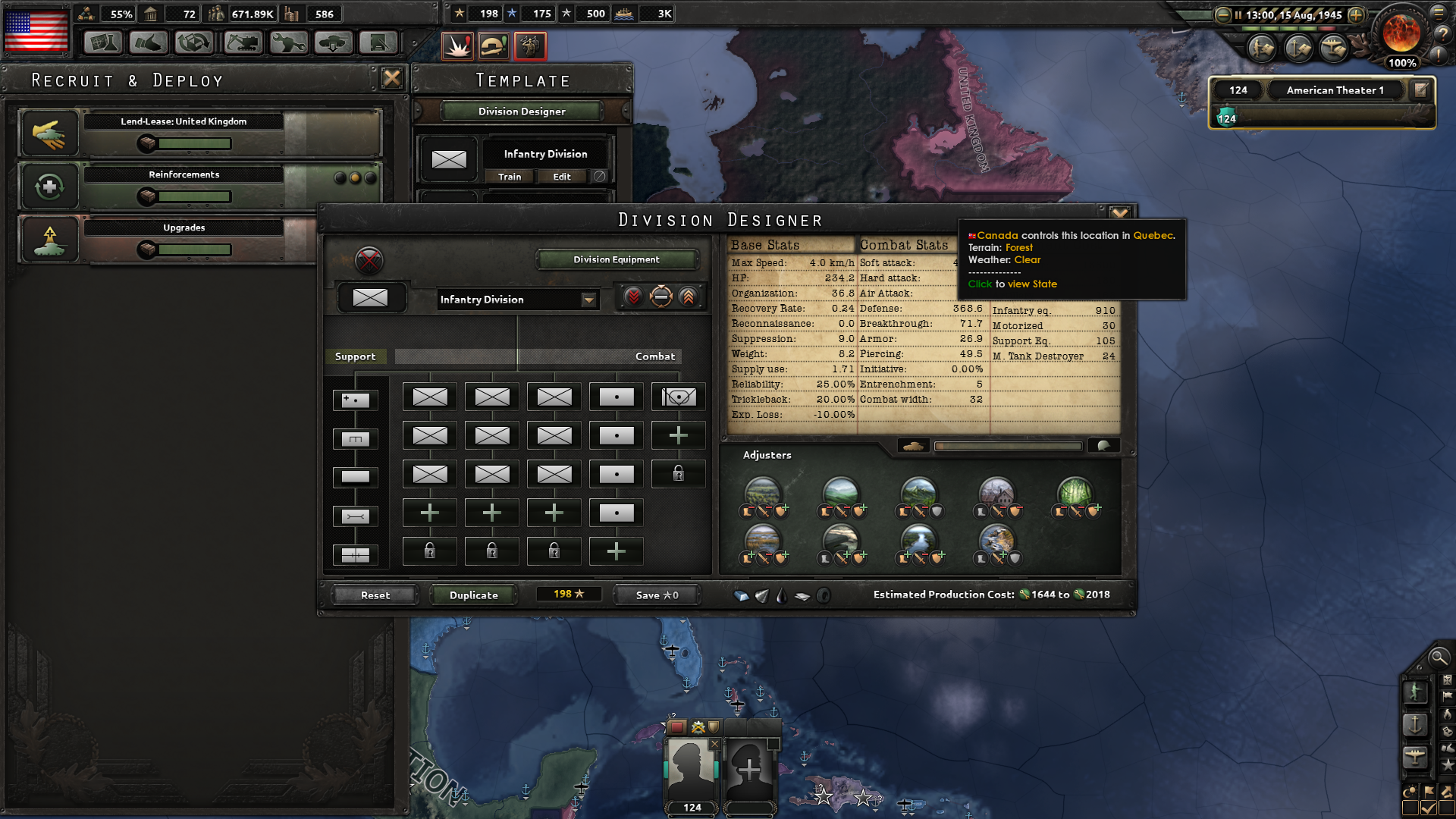The height and width of the screenshot is (819, 1456).
Task: Click Train under the Infantry Division template
Action: [509, 176]
